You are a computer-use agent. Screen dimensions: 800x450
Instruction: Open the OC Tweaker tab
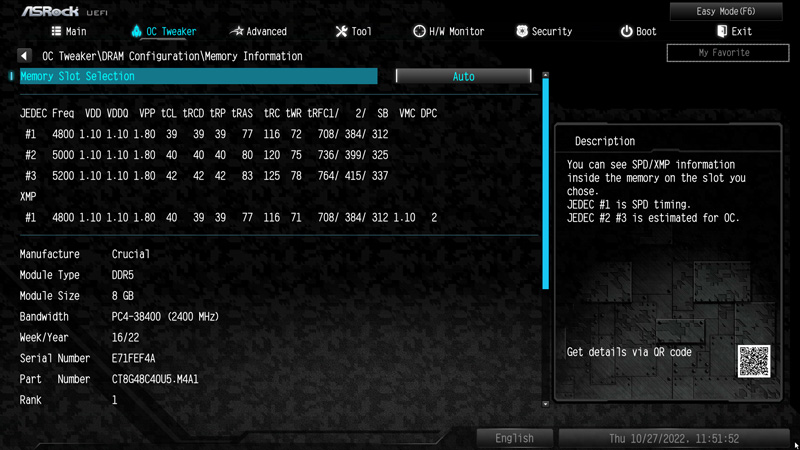click(164, 32)
